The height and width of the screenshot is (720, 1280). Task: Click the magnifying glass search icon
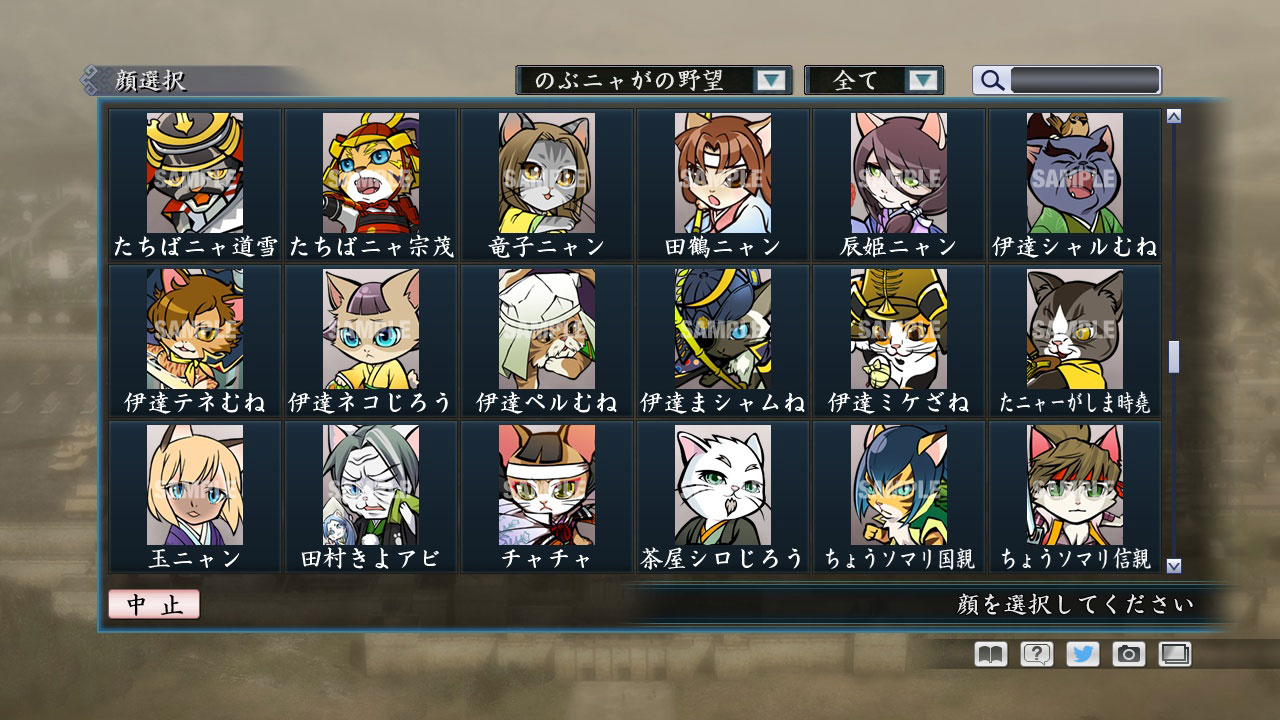click(x=991, y=79)
